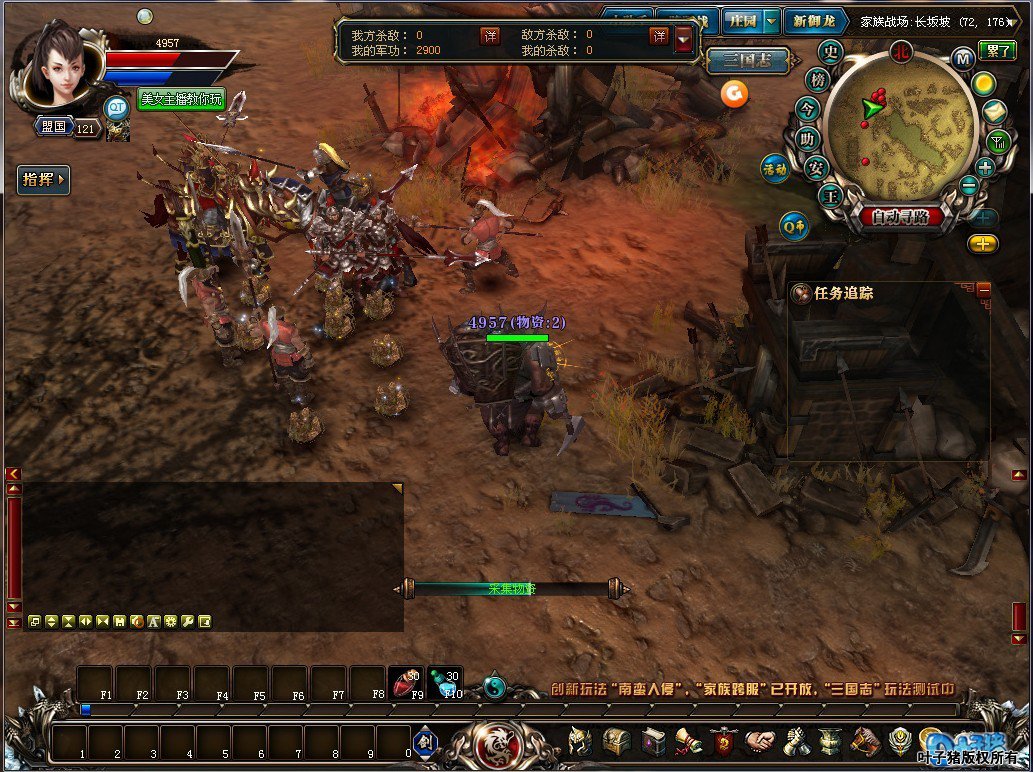Open the mail envelope icon by minimap
This screenshot has height=772, width=1033.
[994, 112]
